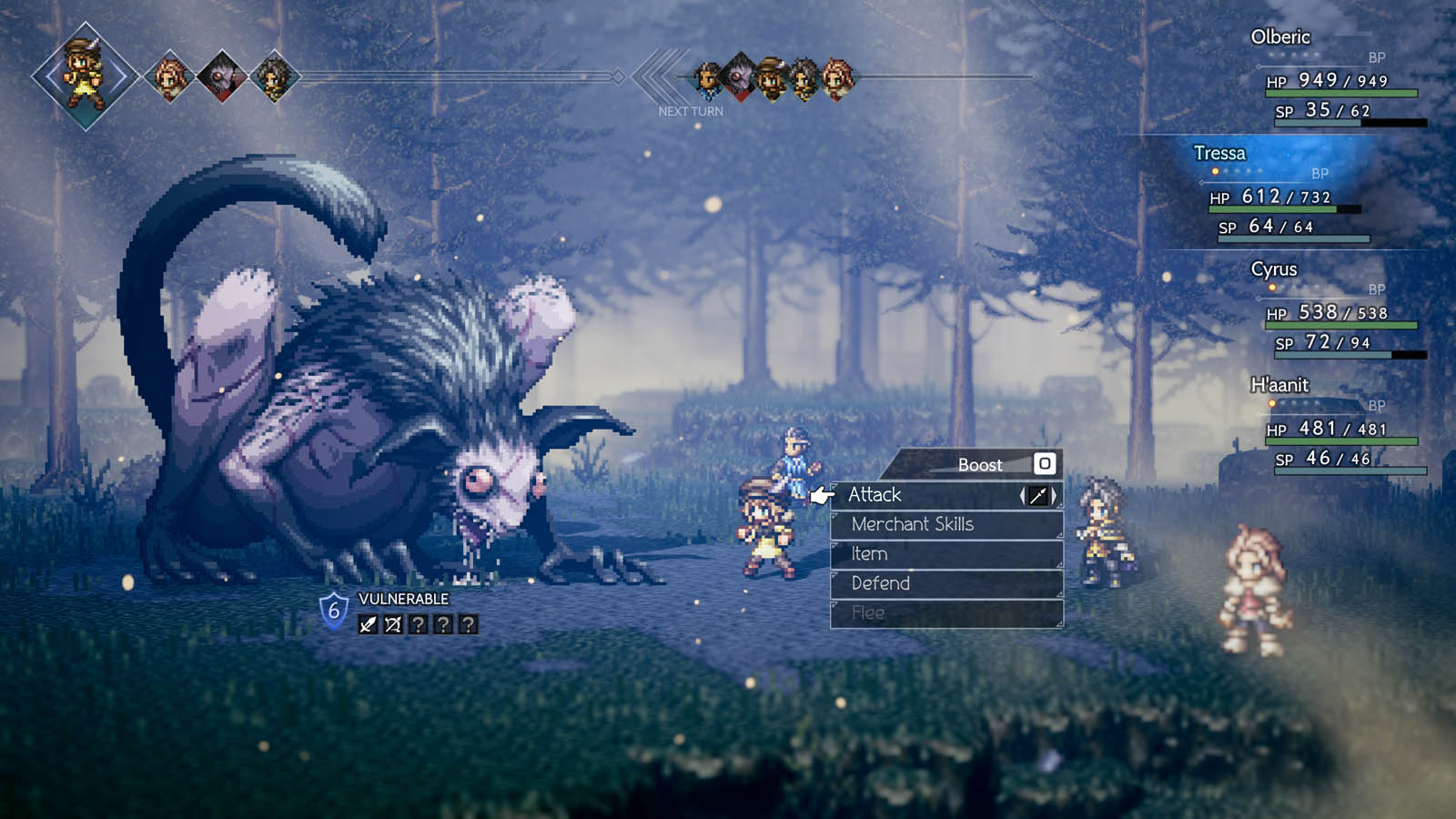Open the Merchant Skills submenu
Image resolution: width=1456 pixels, height=819 pixels.
click(913, 524)
